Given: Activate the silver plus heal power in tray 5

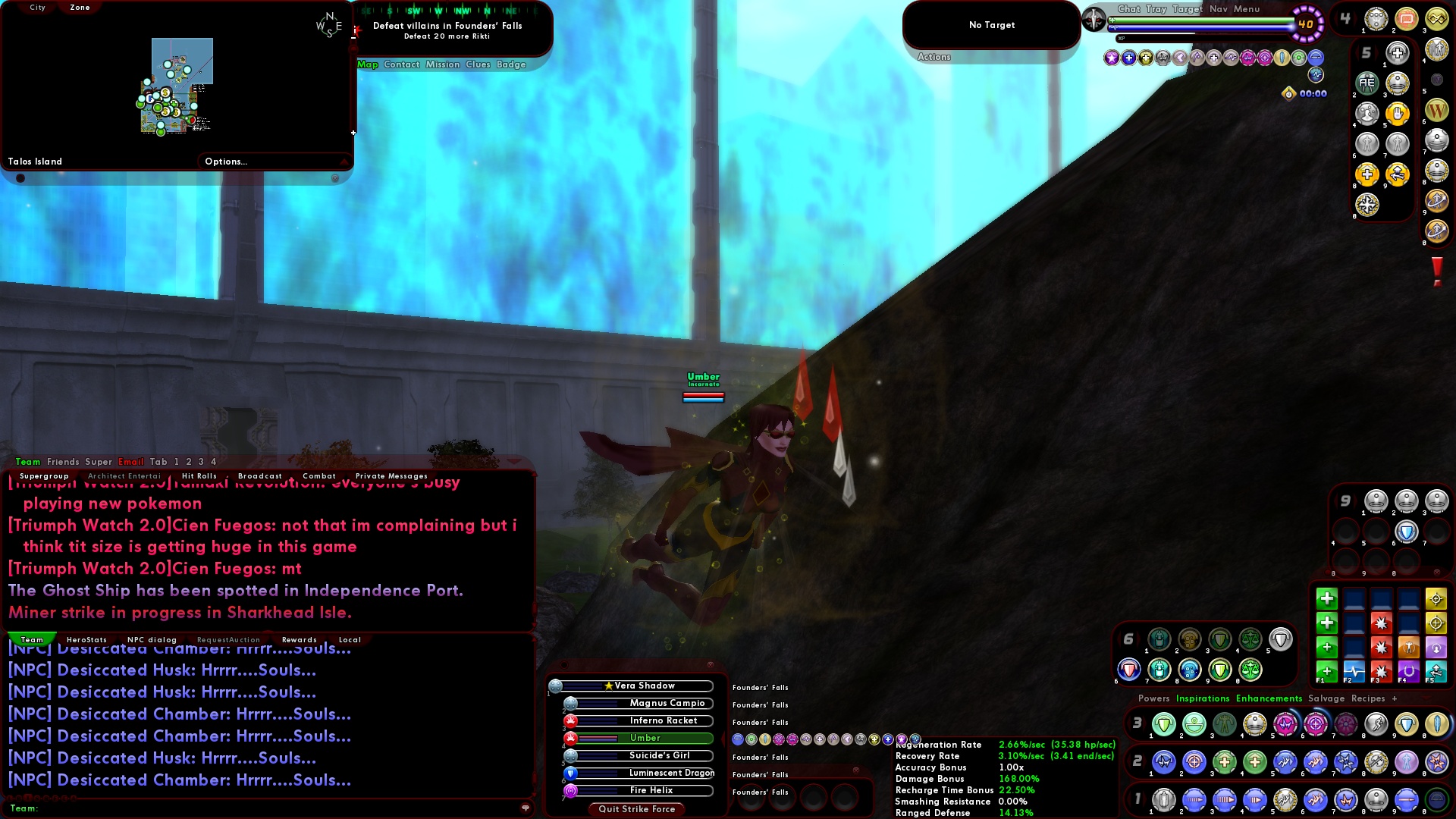Looking at the screenshot, I should tap(1398, 53).
